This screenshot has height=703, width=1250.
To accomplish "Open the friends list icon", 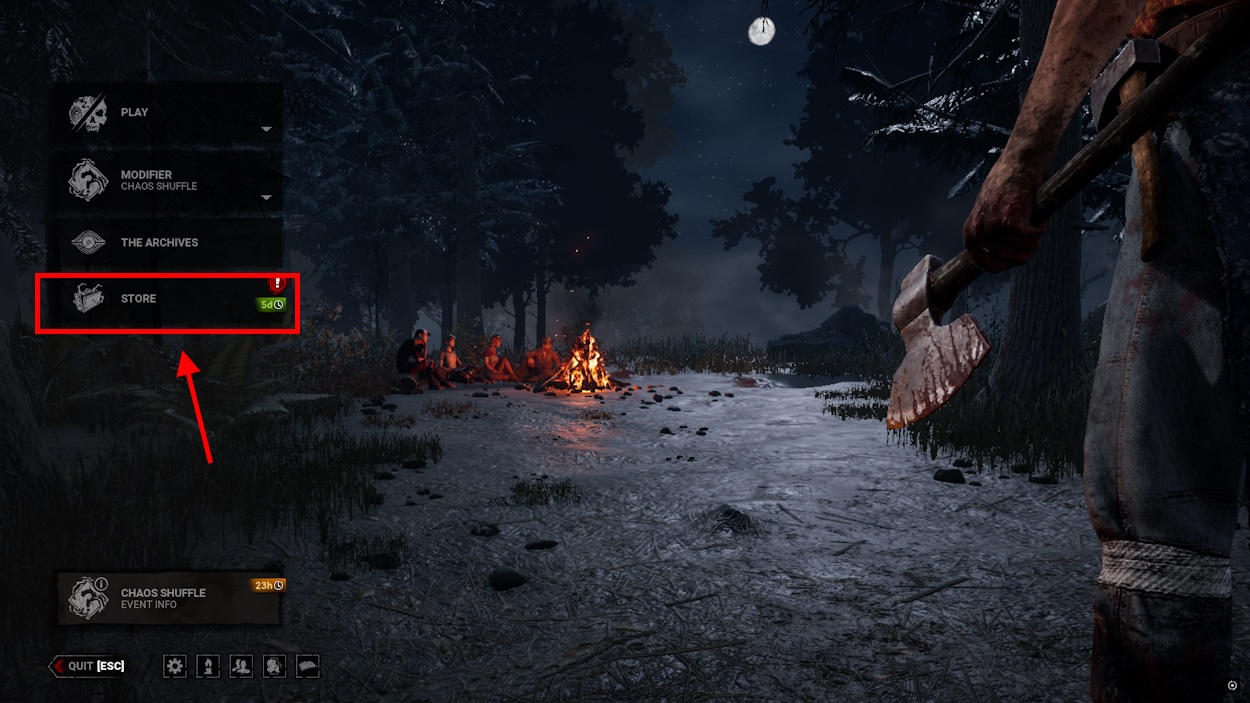I will (x=241, y=666).
